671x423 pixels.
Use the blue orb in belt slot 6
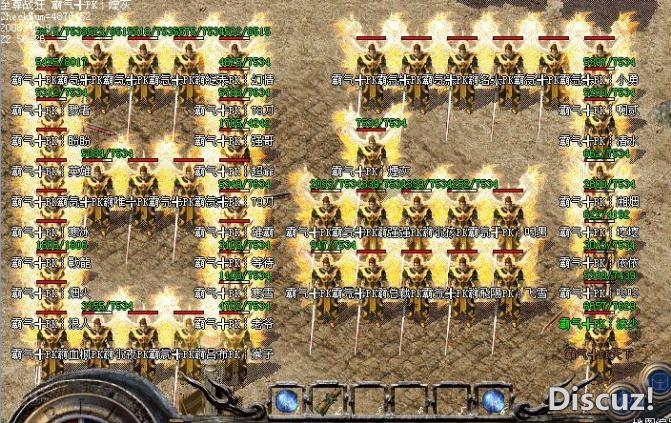492,400
